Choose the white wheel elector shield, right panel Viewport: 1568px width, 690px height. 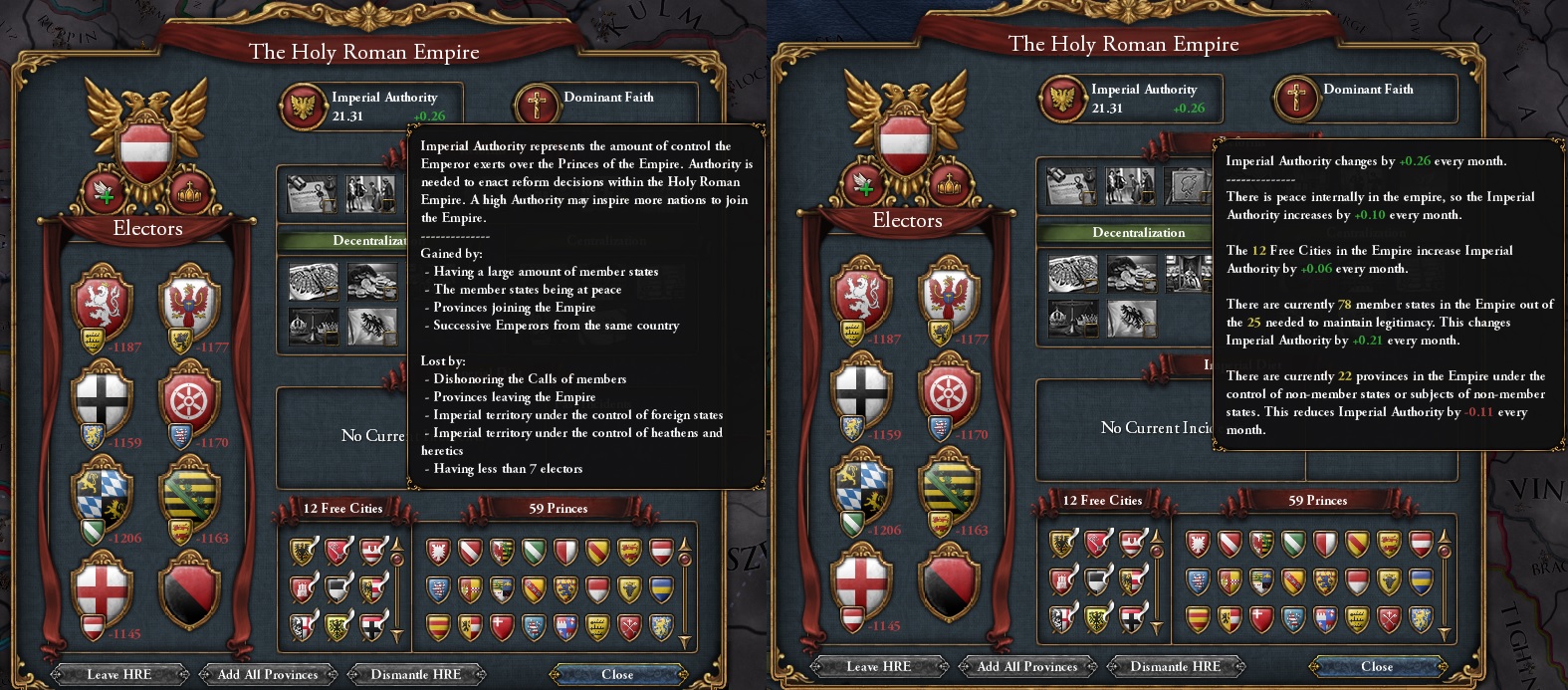coord(949,388)
